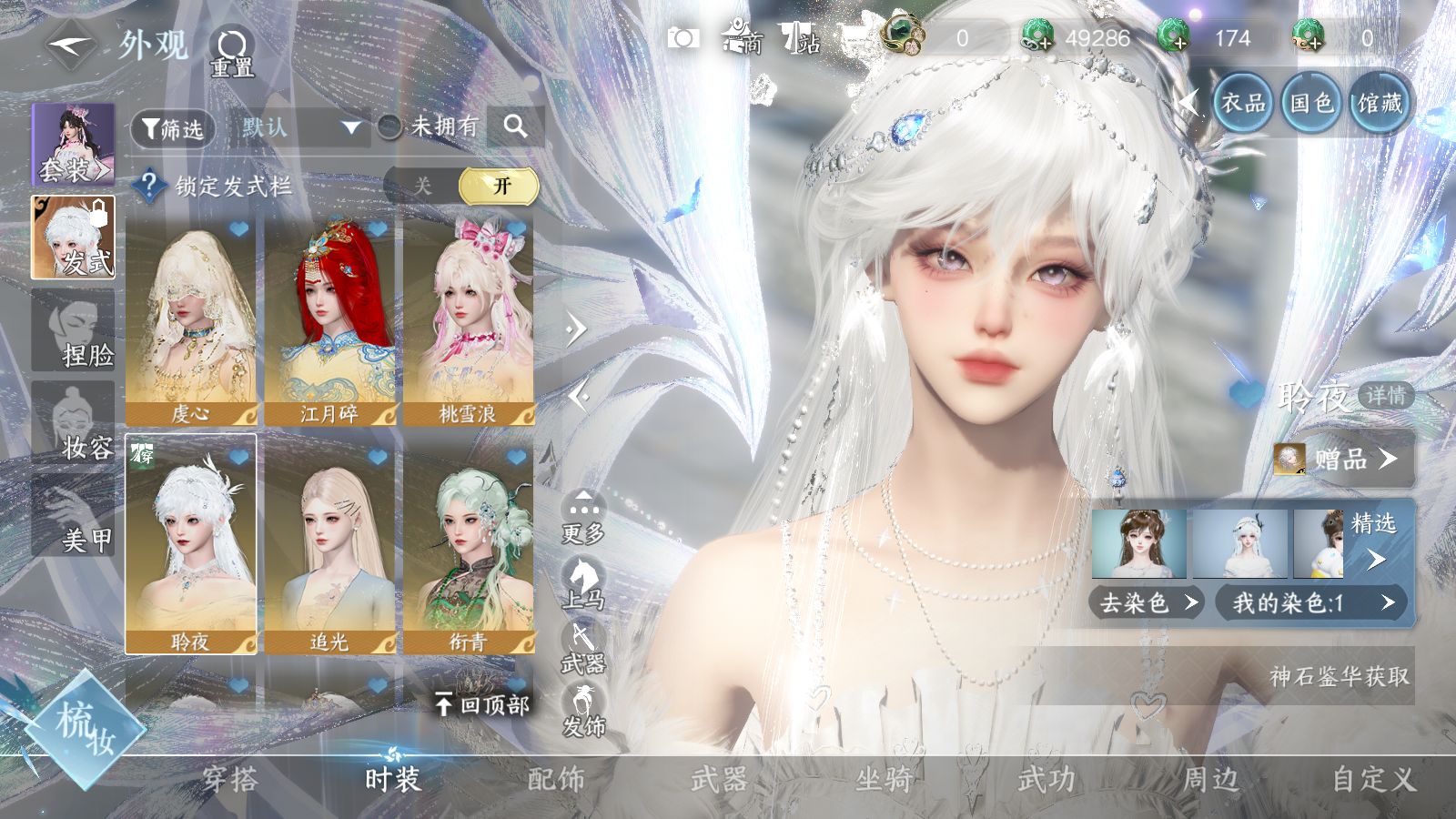Search hairstyles with the magnifier button
Screen dimensions: 1456x819
[515, 126]
